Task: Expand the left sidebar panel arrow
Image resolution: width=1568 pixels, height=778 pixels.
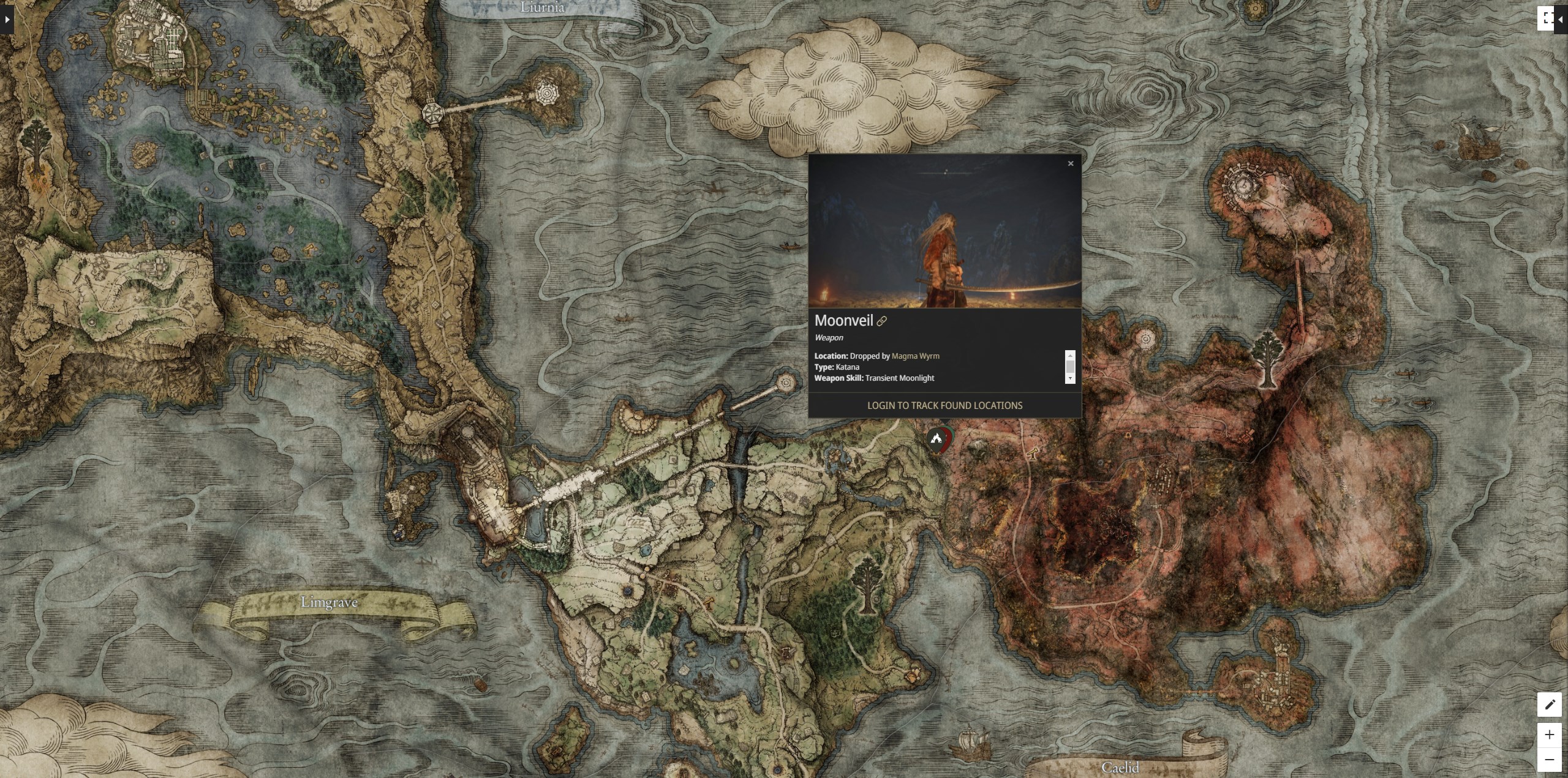Action: click(x=7, y=20)
